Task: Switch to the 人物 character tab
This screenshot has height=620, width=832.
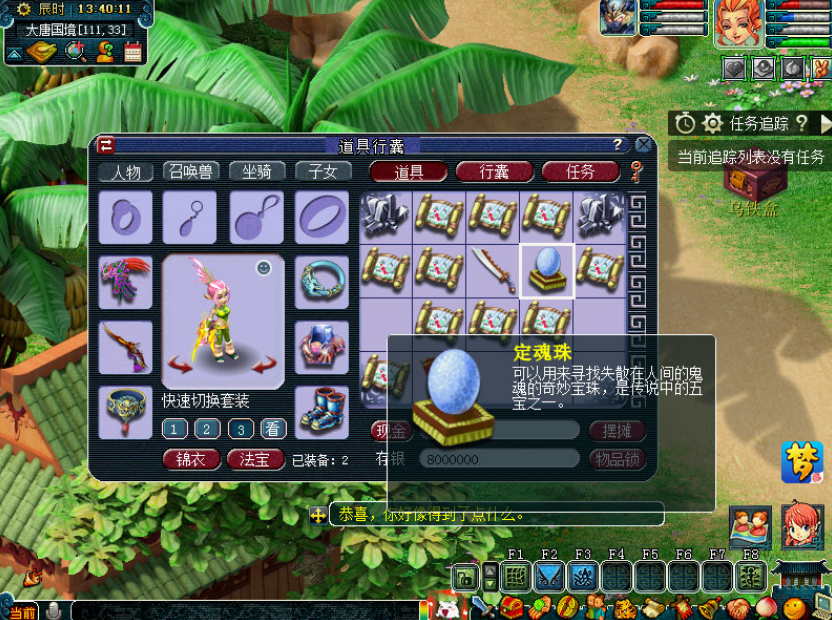Action: click(127, 172)
